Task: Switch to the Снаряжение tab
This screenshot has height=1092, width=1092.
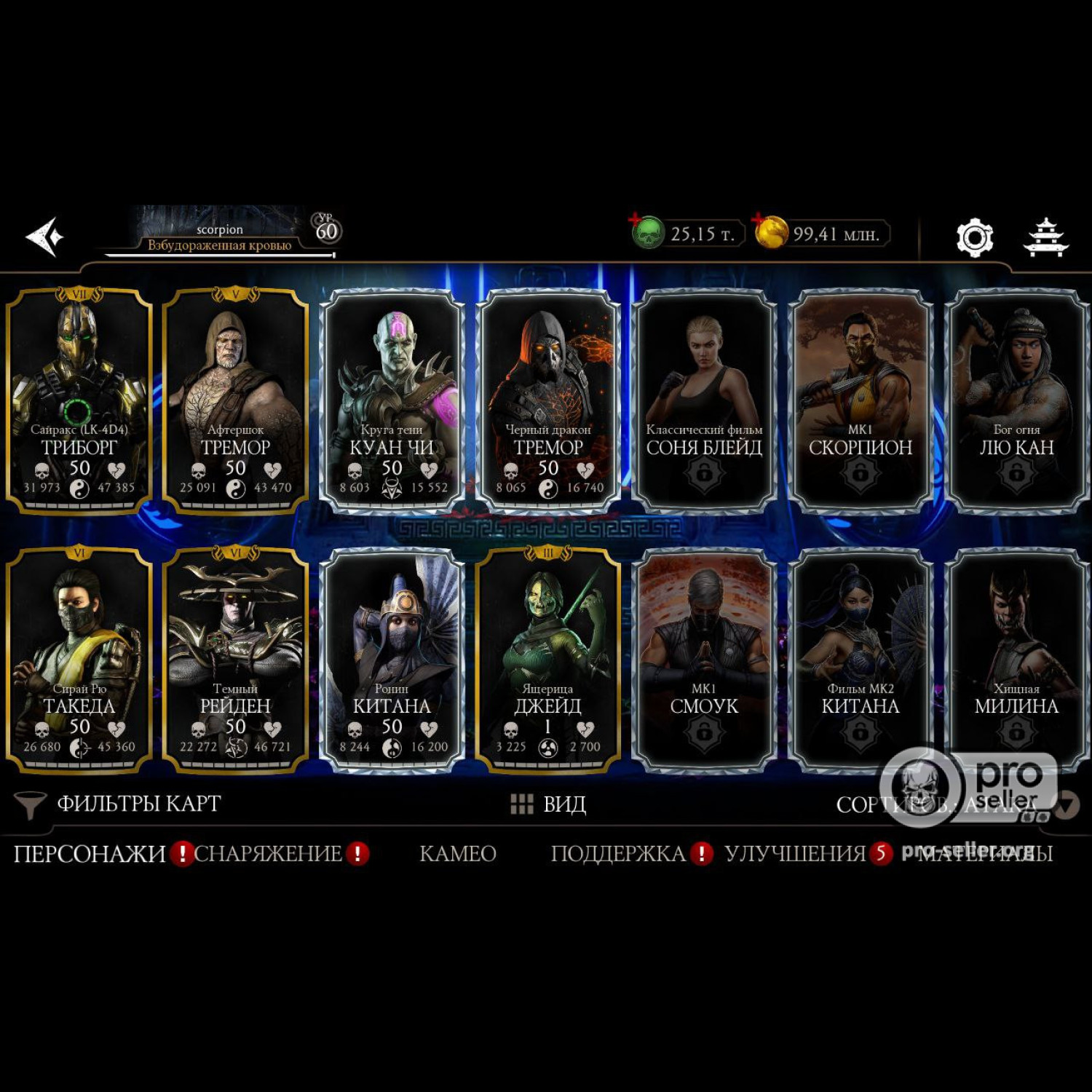Action: coord(269,853)
